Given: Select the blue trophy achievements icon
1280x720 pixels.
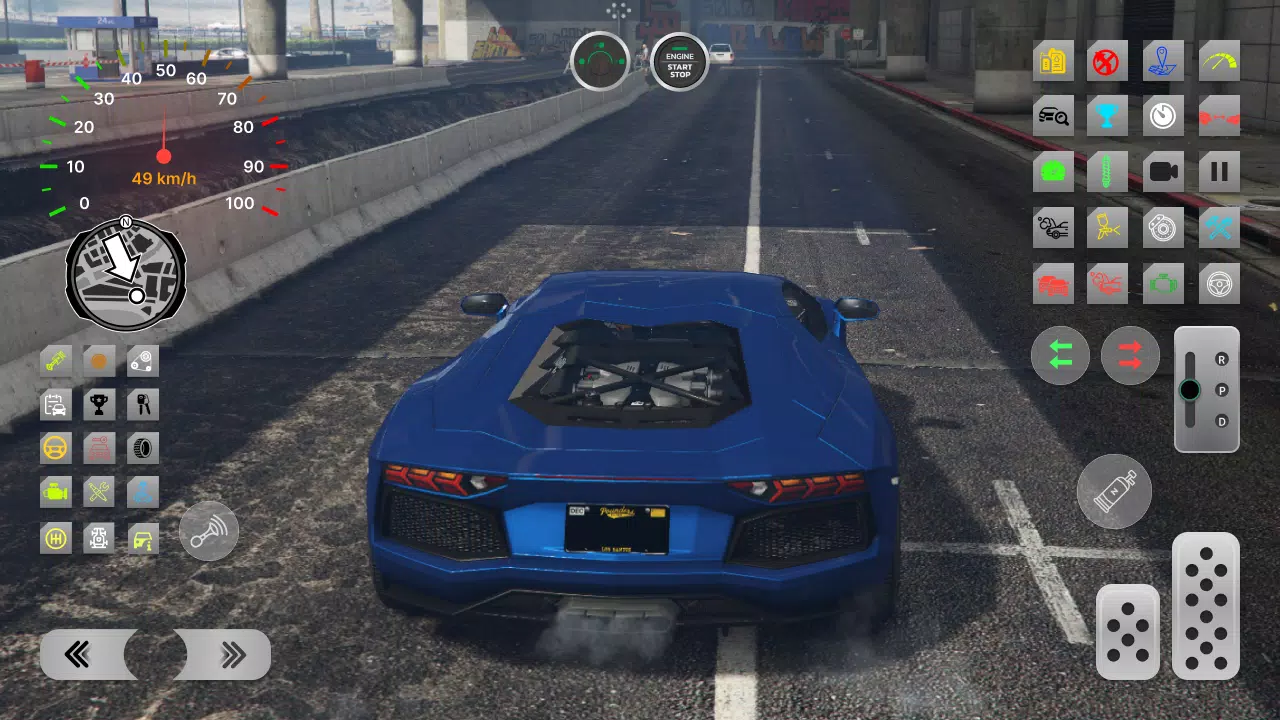Looking at the screenshot, I should click(x=1108, y=115).
